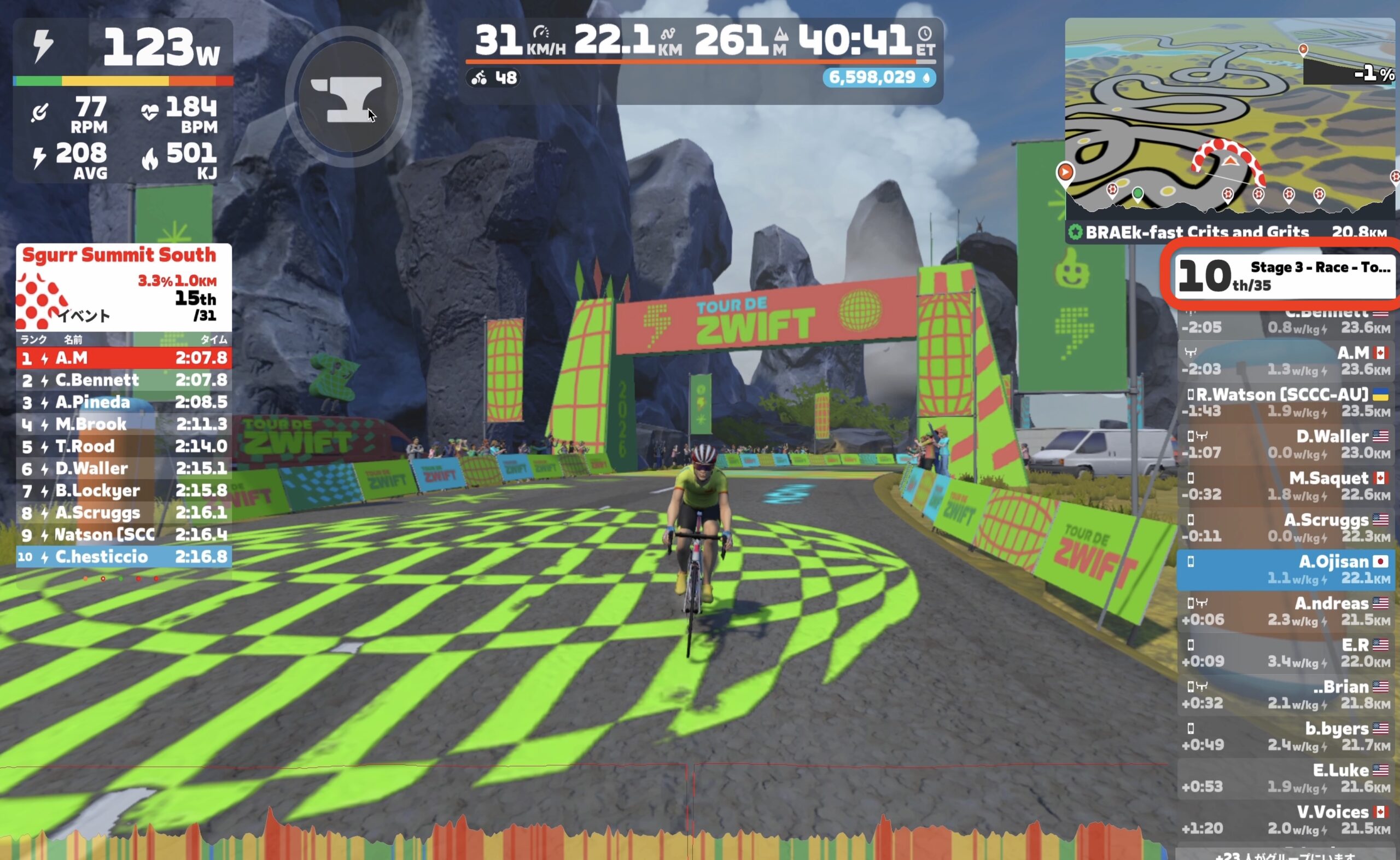Image resolution: width=1400 pixels, height=860 pixels.
Task: Select A.Pineda on the Sgurr Summit leaderboard
Action: pyautogui.click(x=124, y=402)
